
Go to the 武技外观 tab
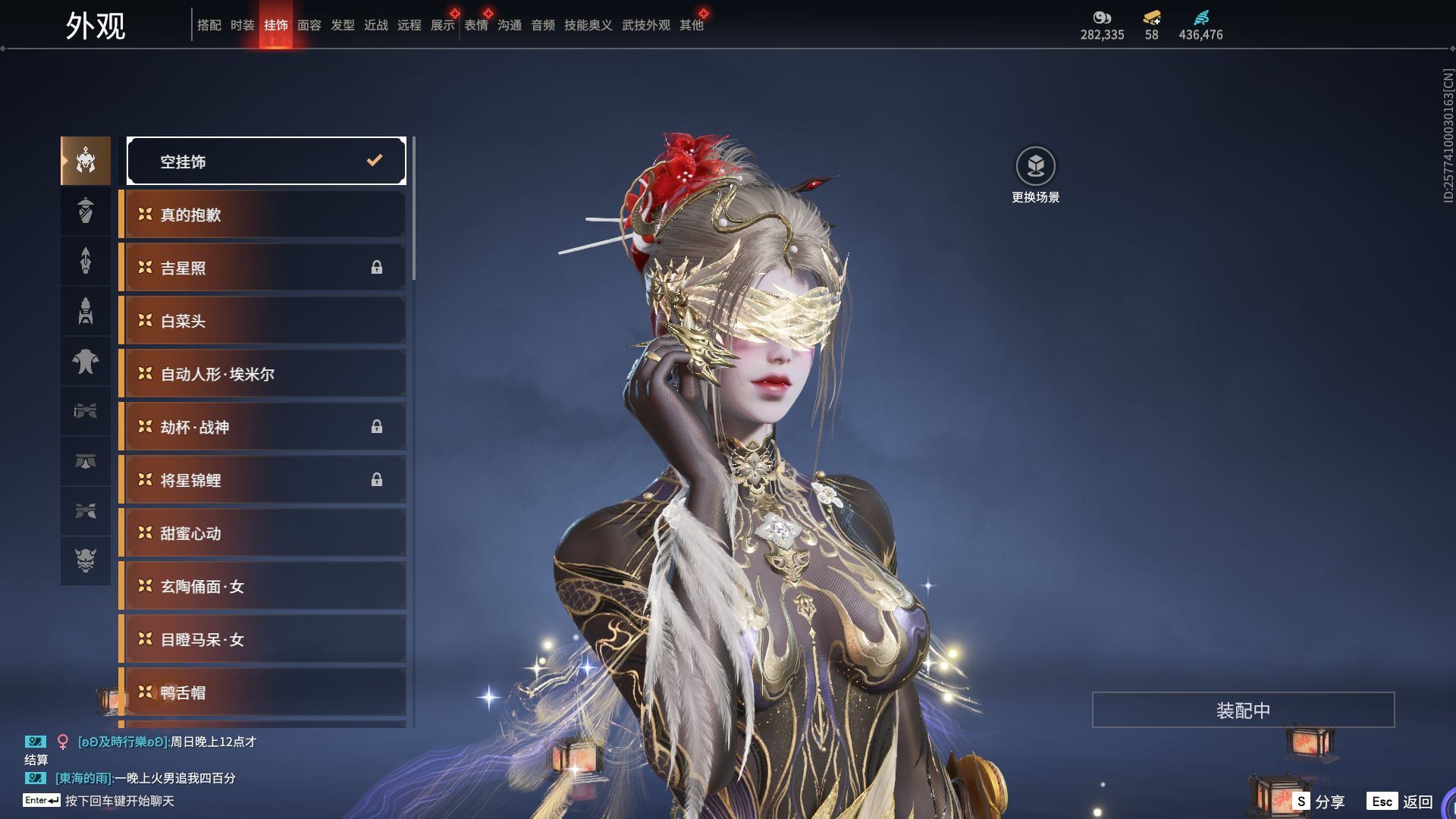coord(645,26)
